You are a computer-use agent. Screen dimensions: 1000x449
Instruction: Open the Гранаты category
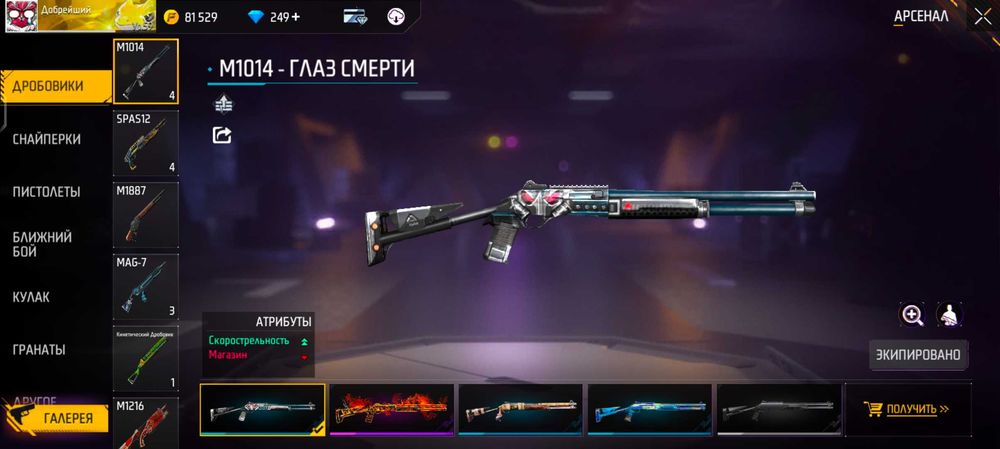[39, 349]
